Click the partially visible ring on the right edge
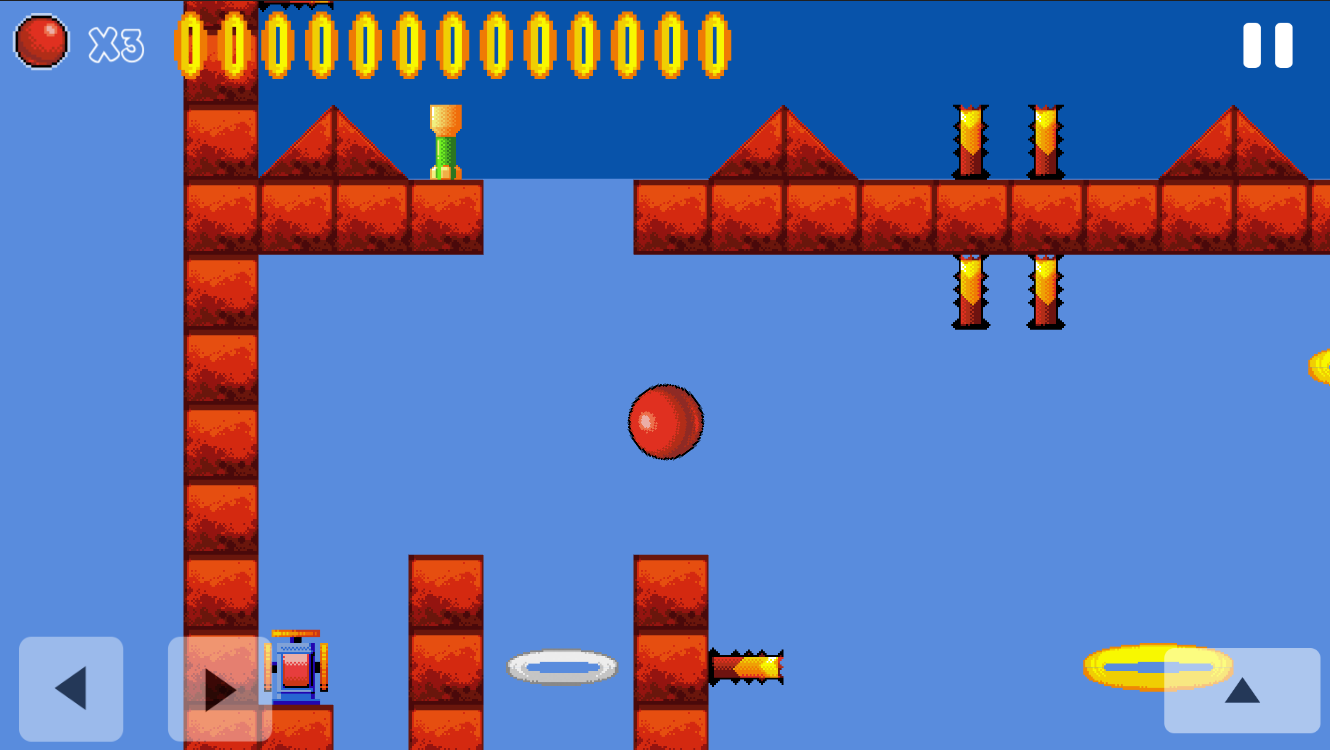Screen dimensions: 1330x750 1320,365
